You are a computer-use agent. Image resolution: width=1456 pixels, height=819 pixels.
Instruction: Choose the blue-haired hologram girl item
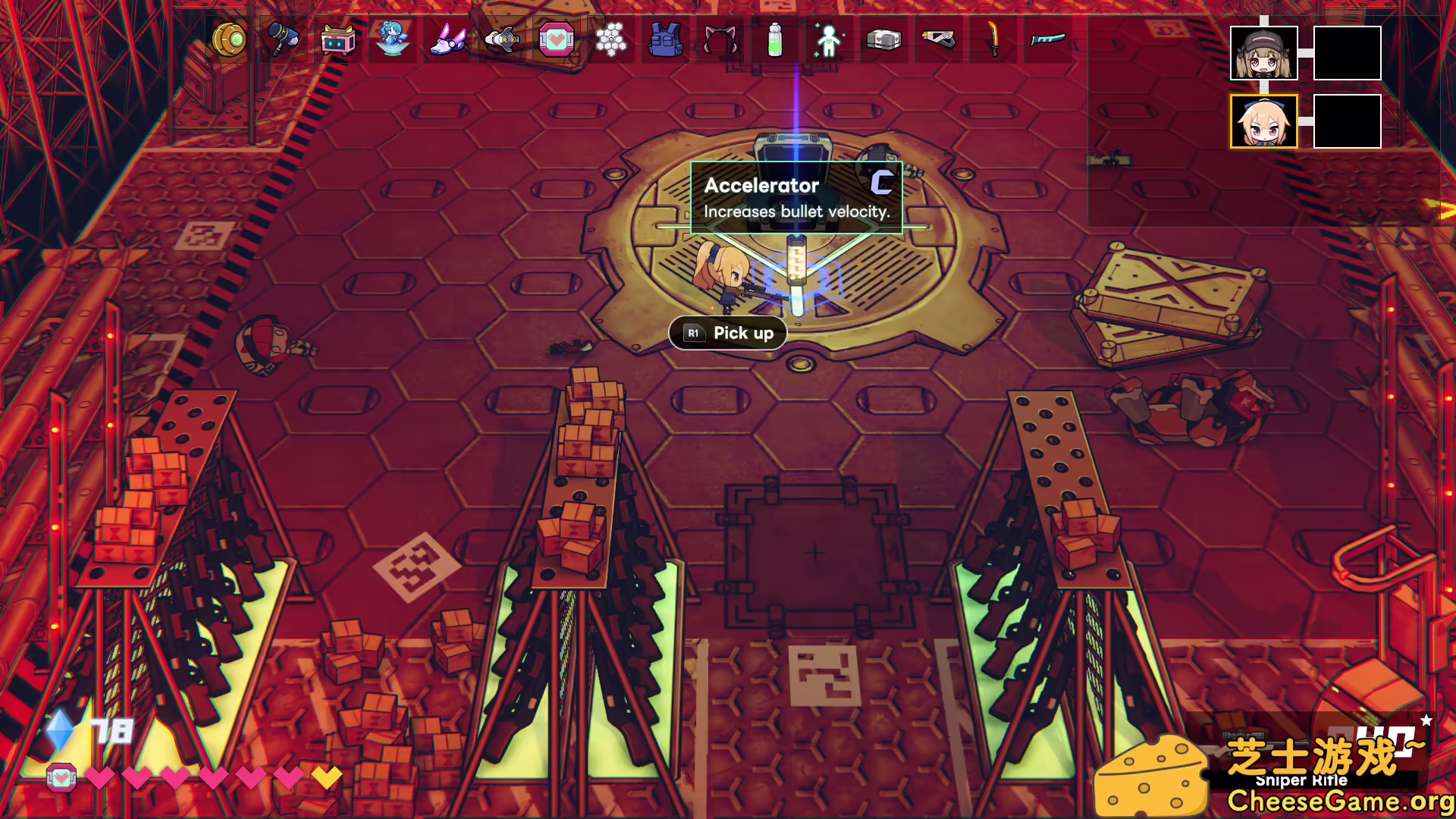tap(392, 39)
